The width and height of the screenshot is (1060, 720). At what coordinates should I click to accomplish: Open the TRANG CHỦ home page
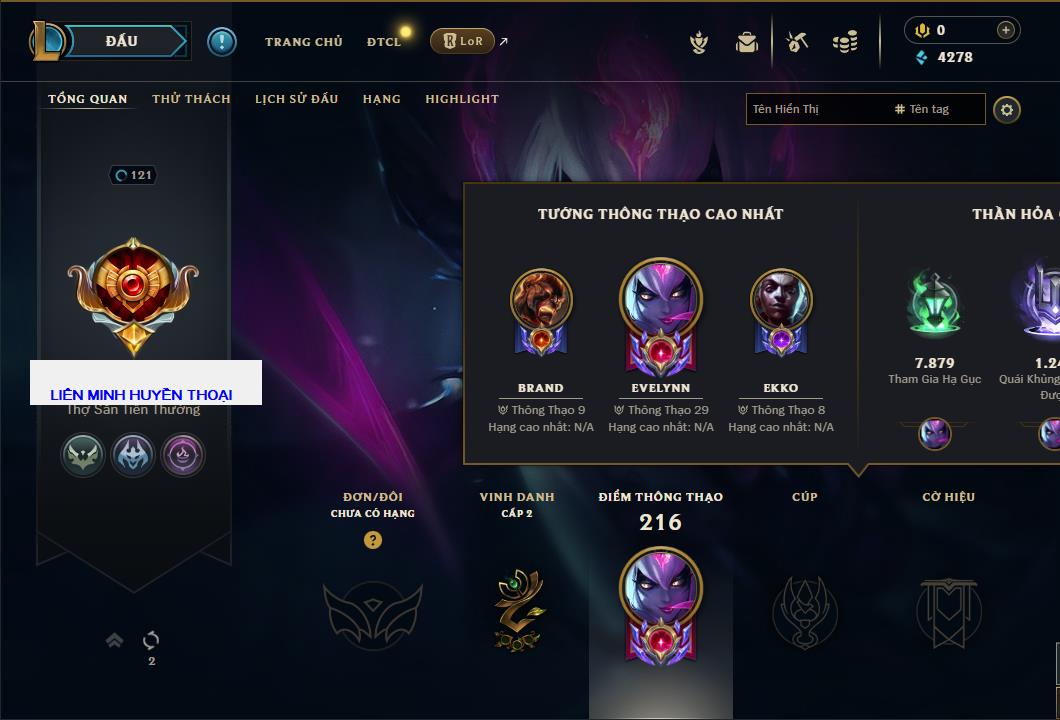point(303,42)
